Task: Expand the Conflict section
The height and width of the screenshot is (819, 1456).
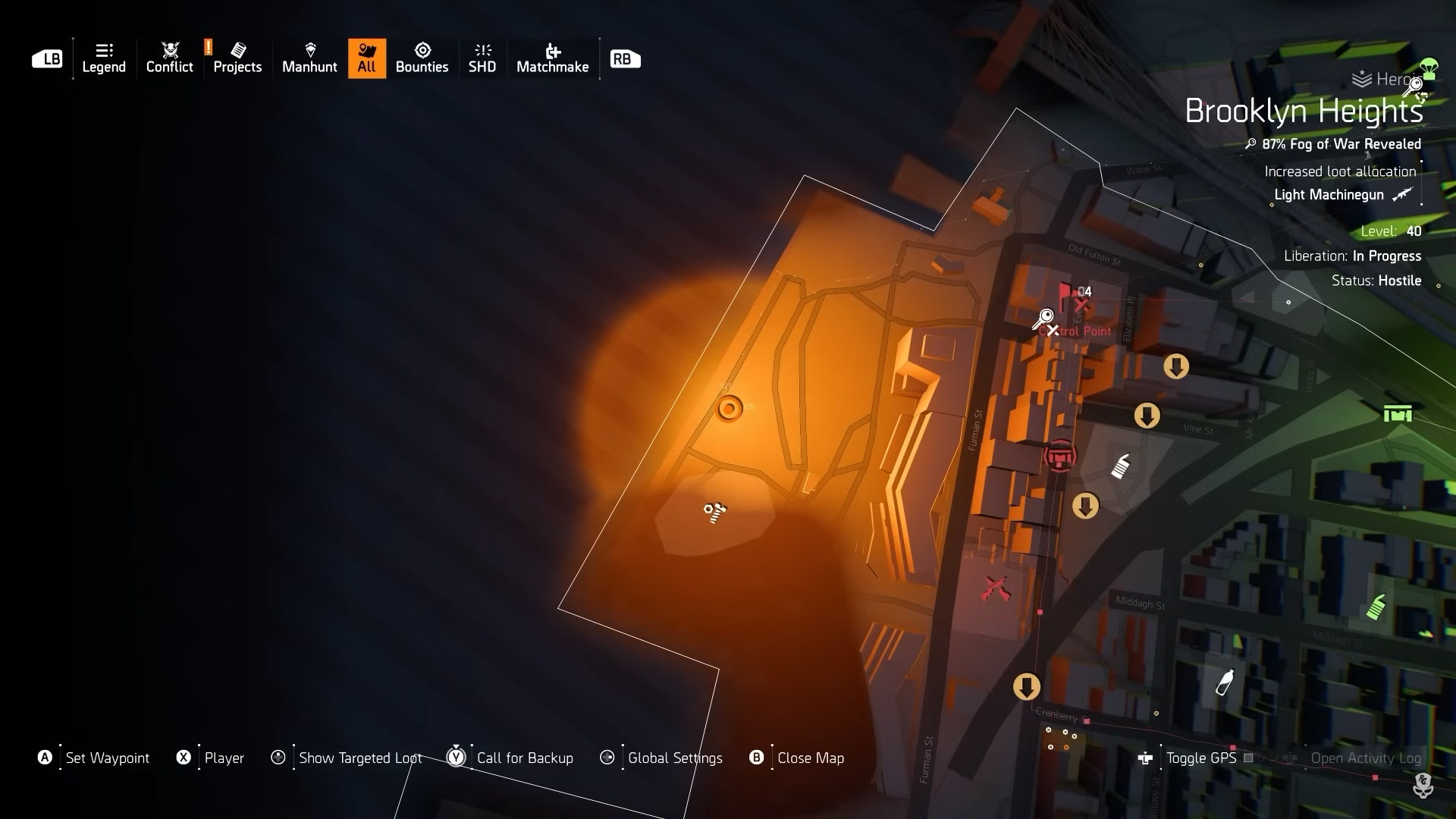Action: (169, 58)
